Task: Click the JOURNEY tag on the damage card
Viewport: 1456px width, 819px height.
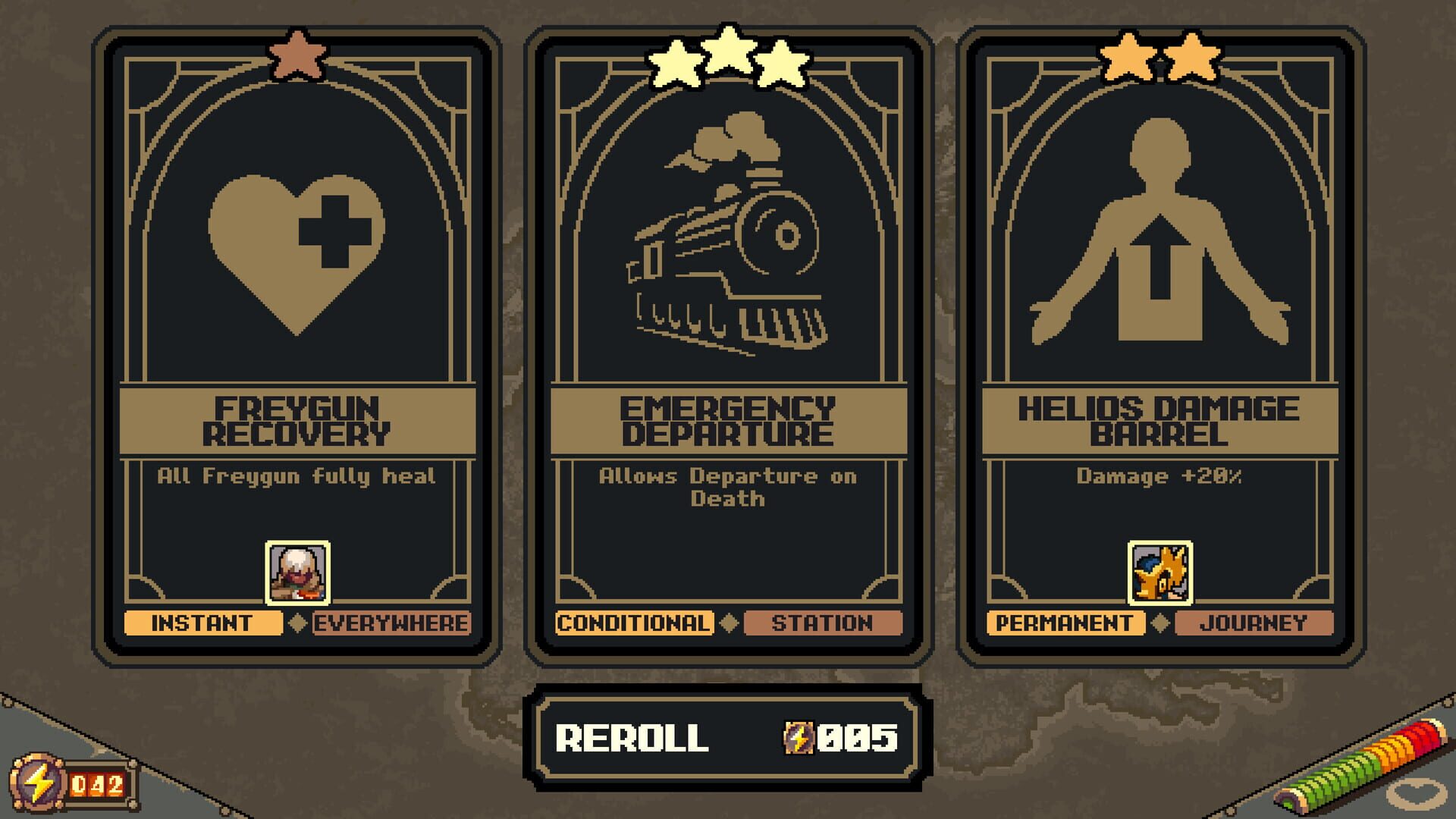Action: [1253, 623]
